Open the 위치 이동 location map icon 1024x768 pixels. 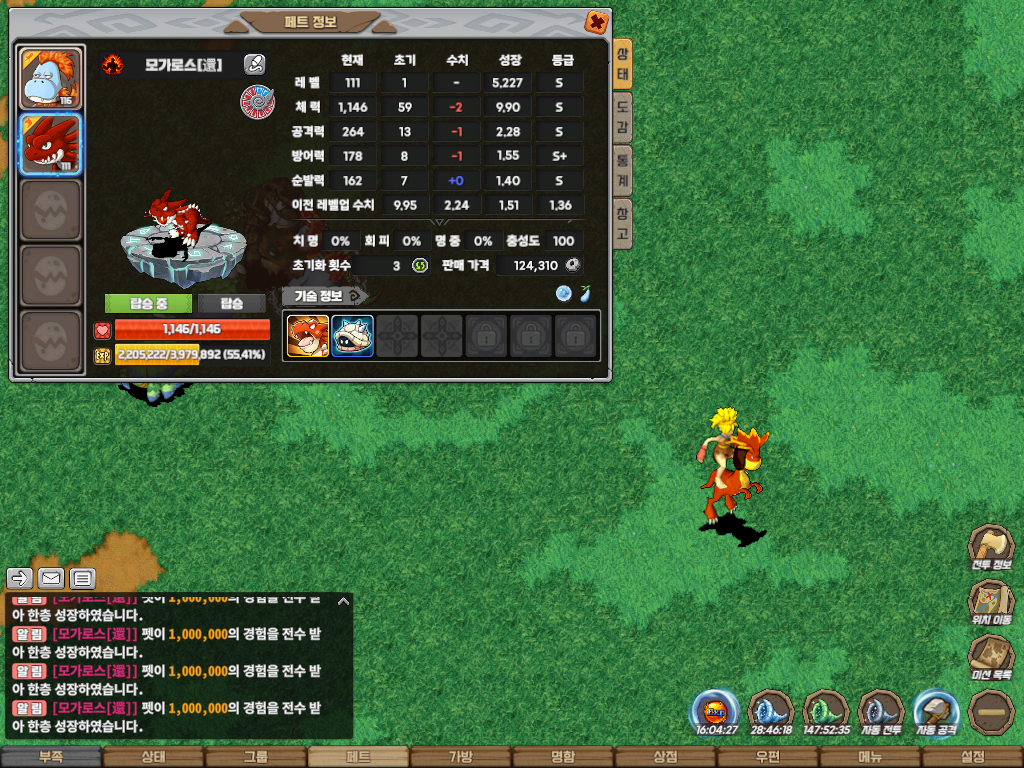pos(990,602)
